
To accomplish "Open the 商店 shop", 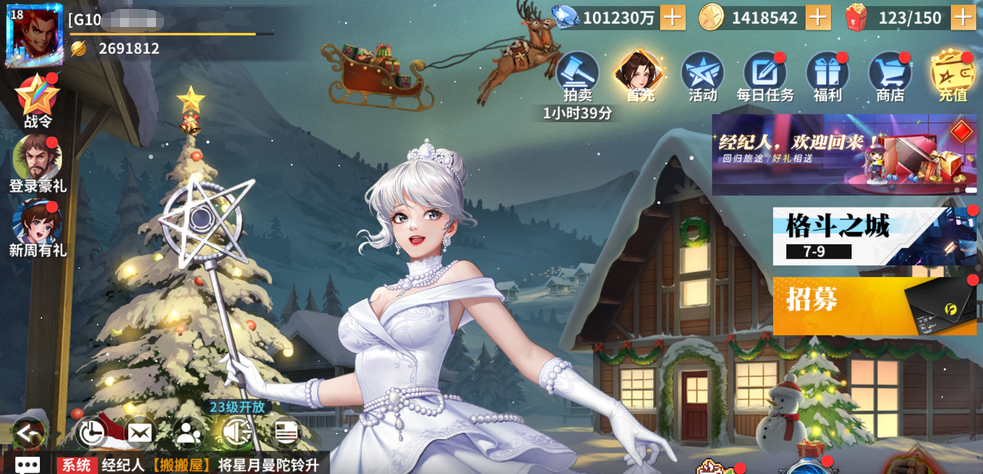I will tap(889, 75).
